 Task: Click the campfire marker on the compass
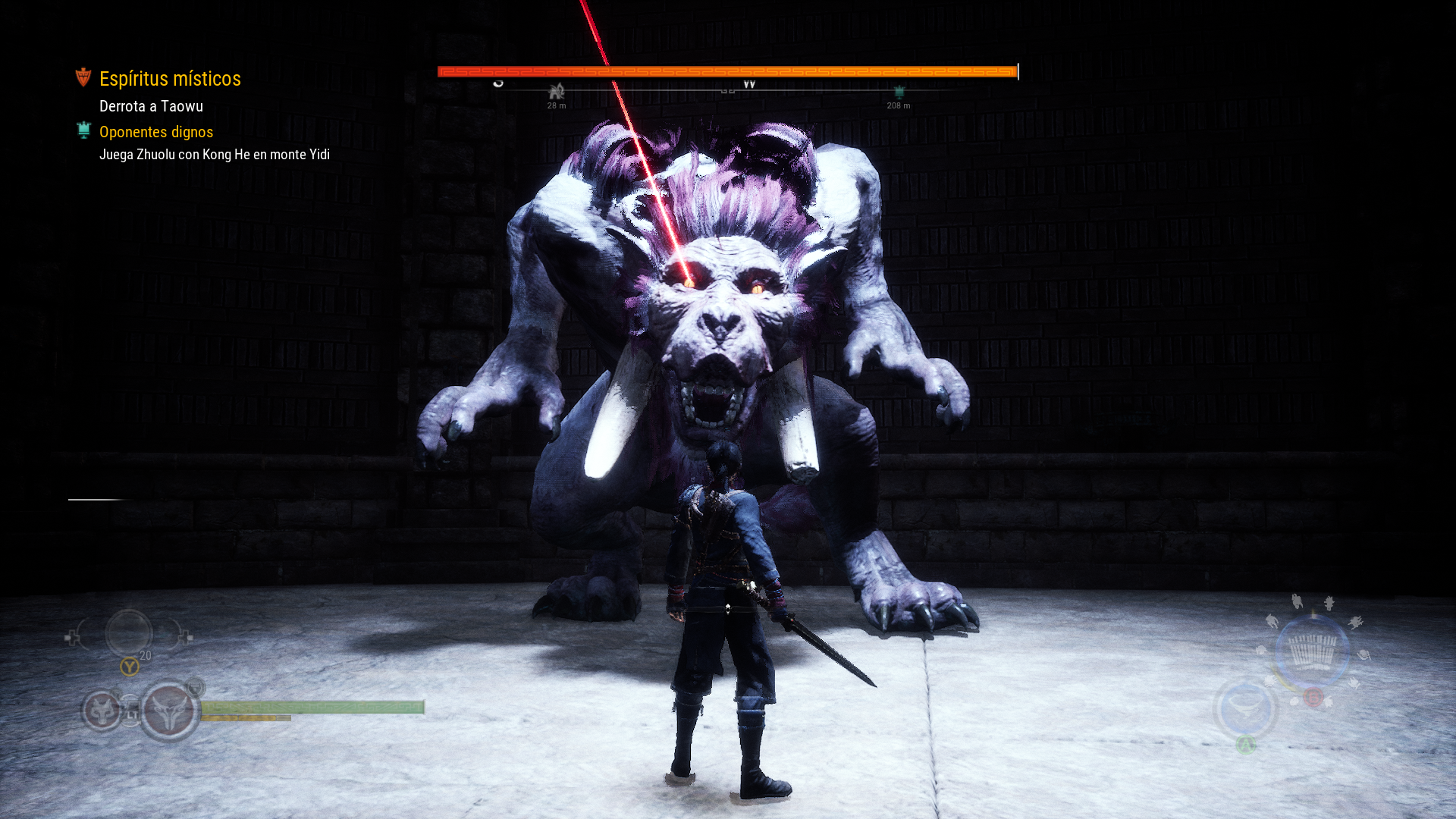557,92
